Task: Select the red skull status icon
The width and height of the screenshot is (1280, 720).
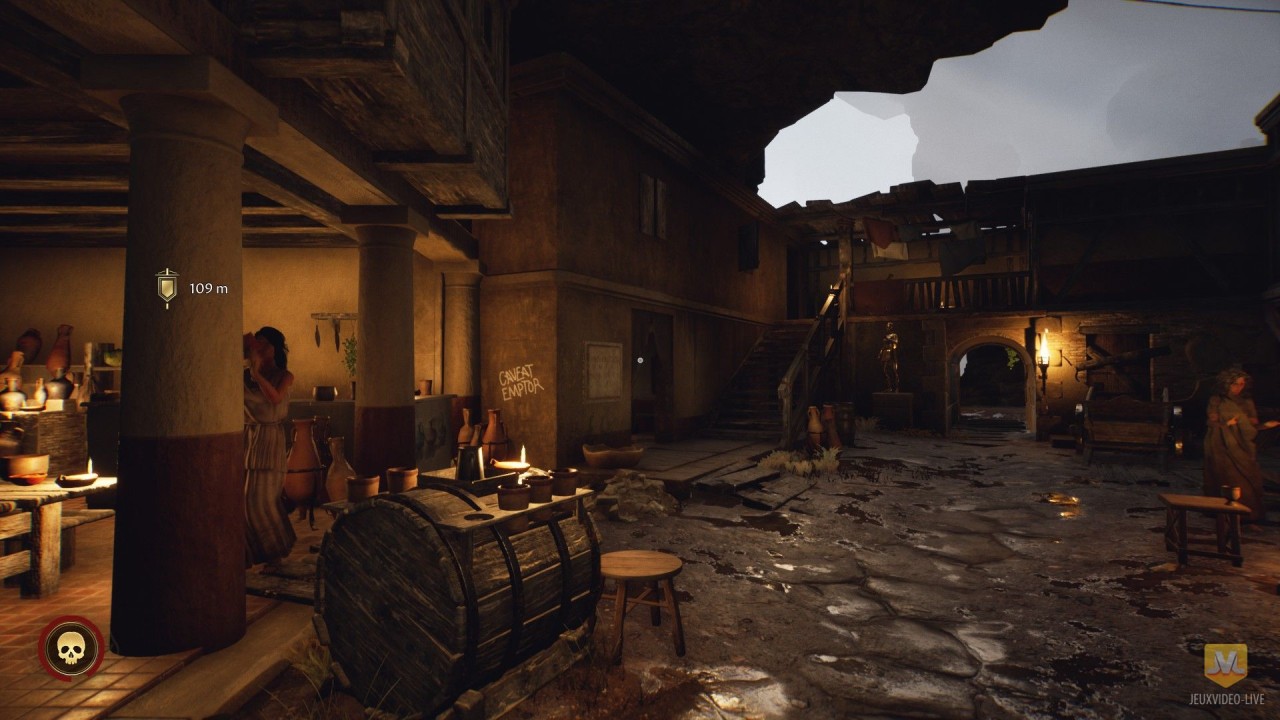Action: click(71, 649)
